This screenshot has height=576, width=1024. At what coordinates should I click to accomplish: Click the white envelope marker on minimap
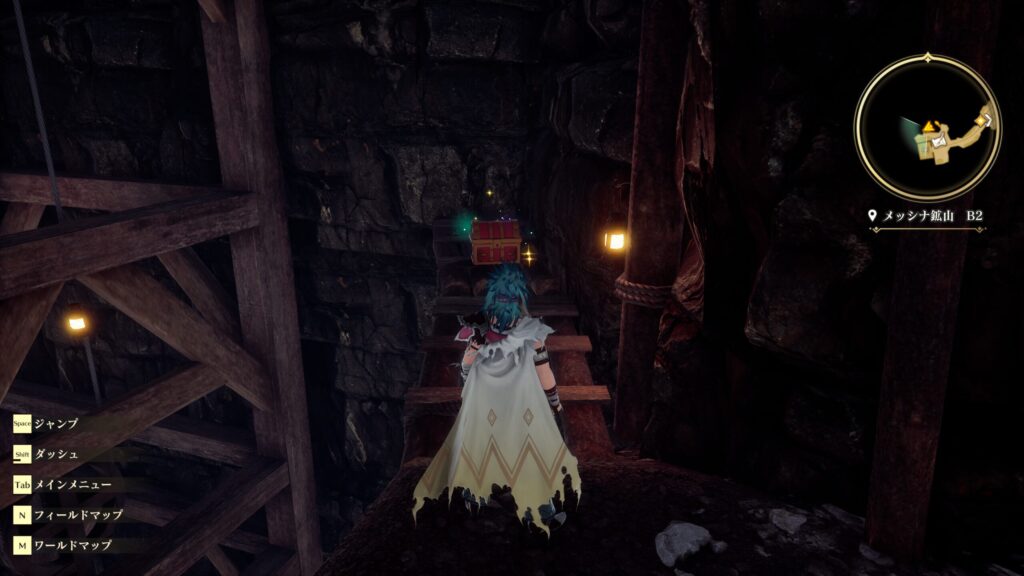[x=938, y=143]
